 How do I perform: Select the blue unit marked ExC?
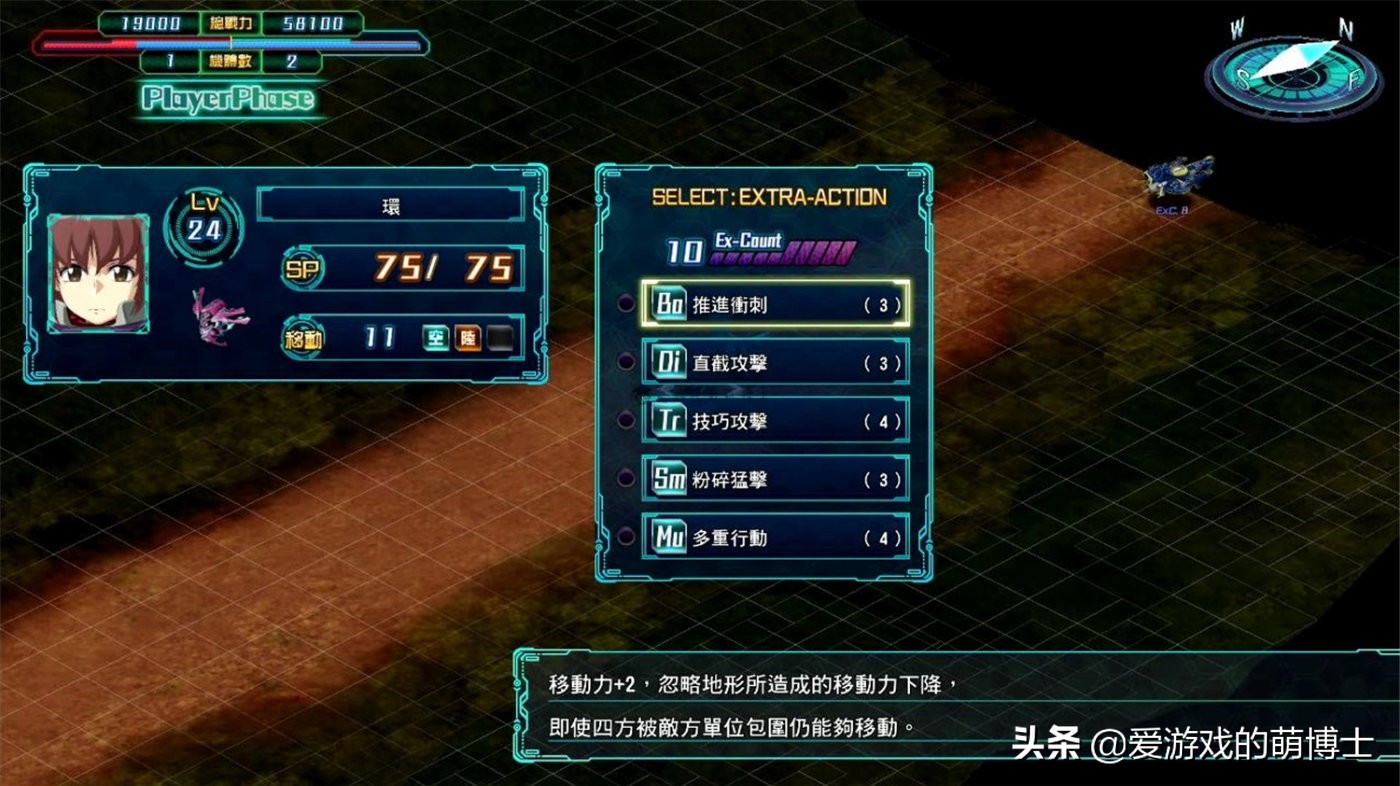(1178, 179)
